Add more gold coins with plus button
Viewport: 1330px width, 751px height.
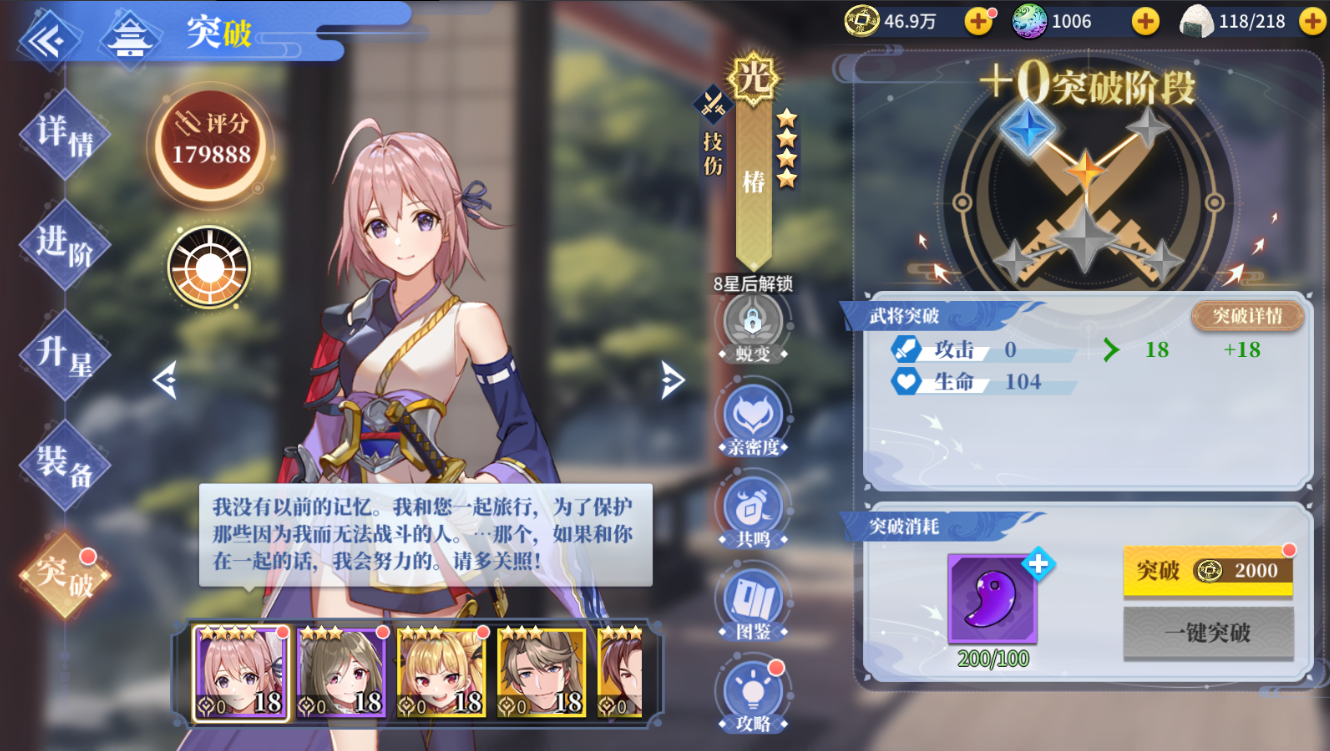[x=978, y=21]
